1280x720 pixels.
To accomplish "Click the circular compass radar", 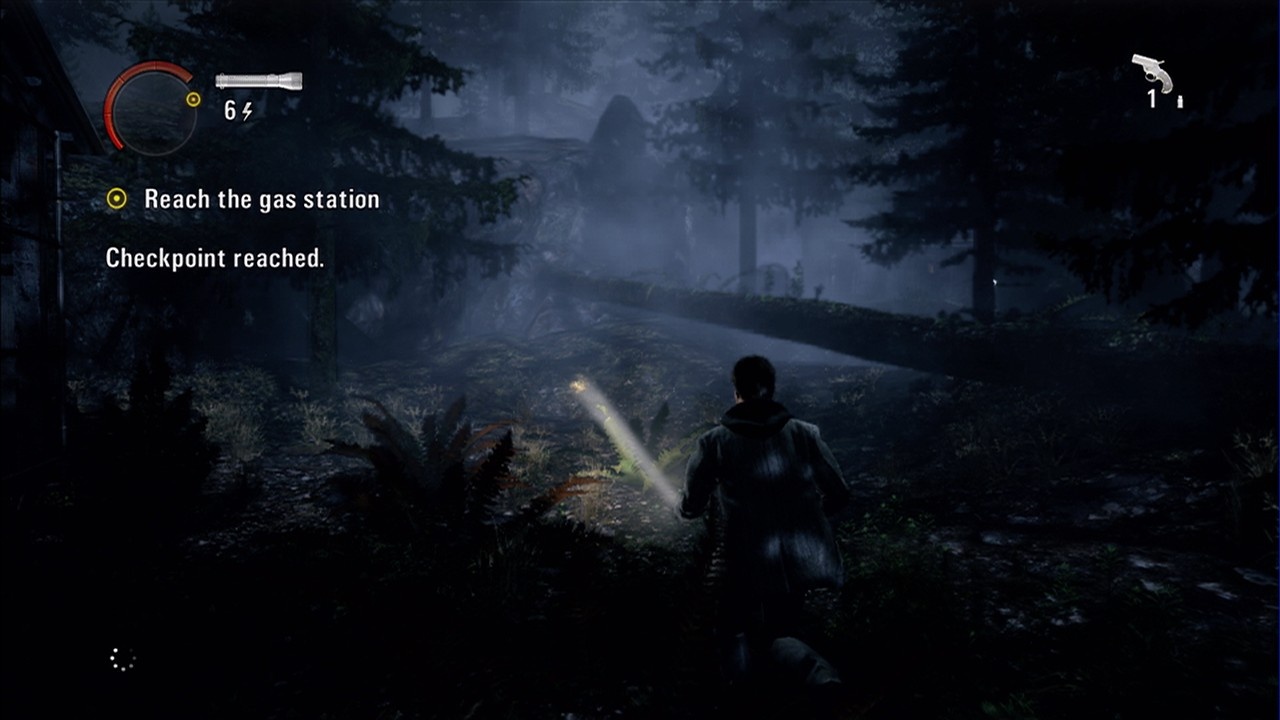I will (x=151, y=108).
